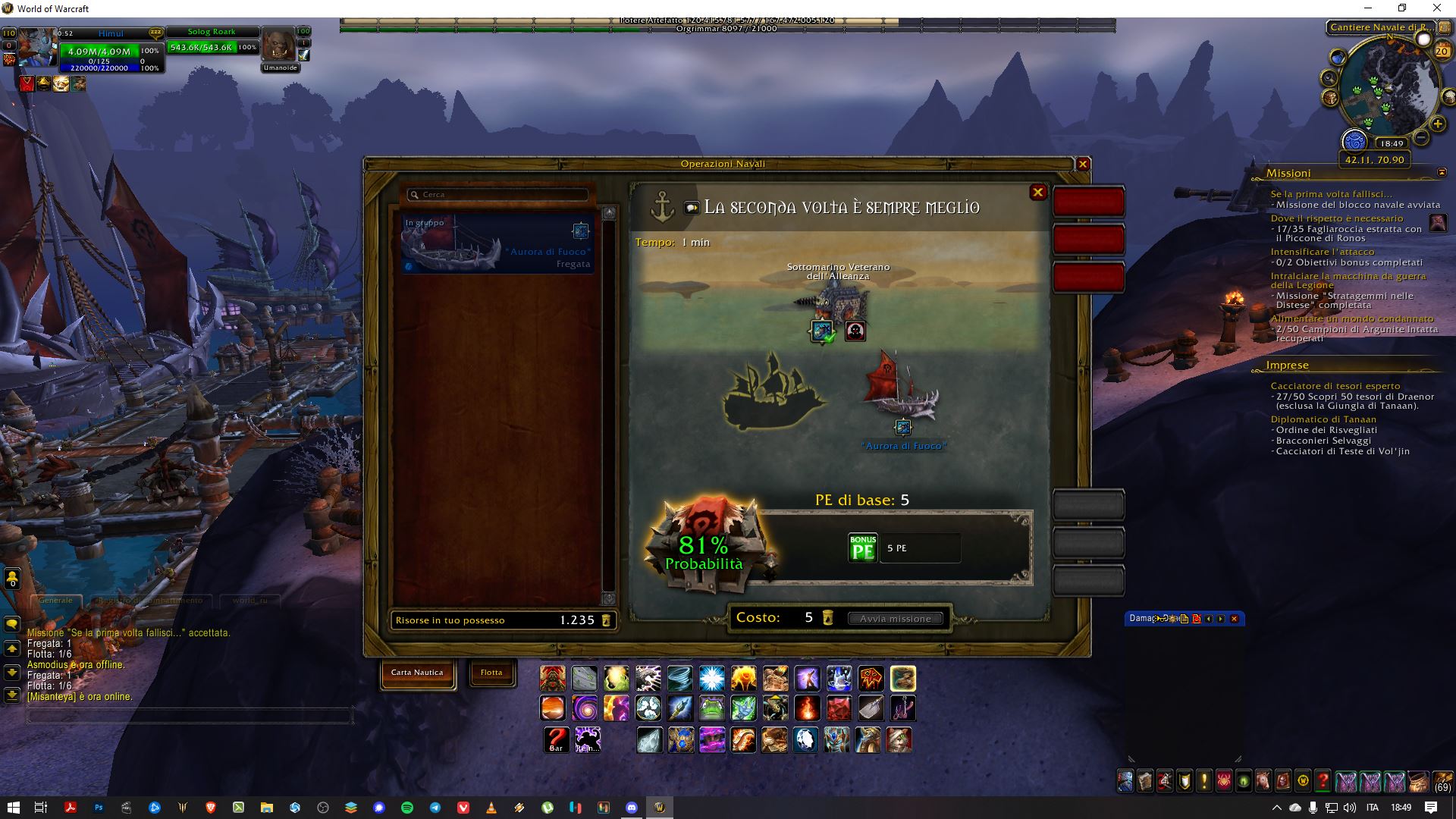This screenshot has width=1456, height=819.
Task: Select the Aurora di Fuoco frigate entry
Action: pyautogui.click(x=497, y=243)
